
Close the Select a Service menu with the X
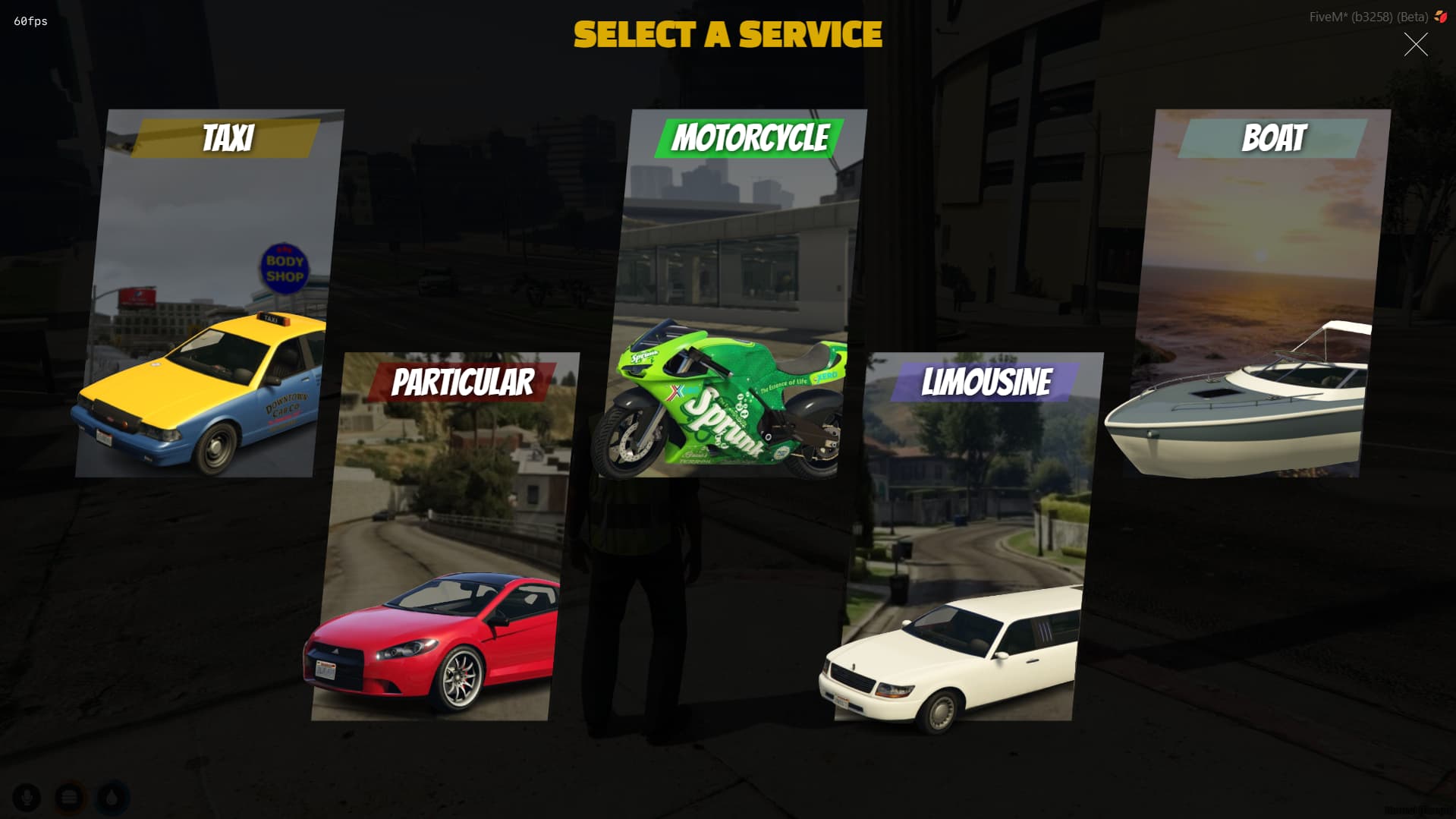pyautogui.click(x=1416, y=45)
